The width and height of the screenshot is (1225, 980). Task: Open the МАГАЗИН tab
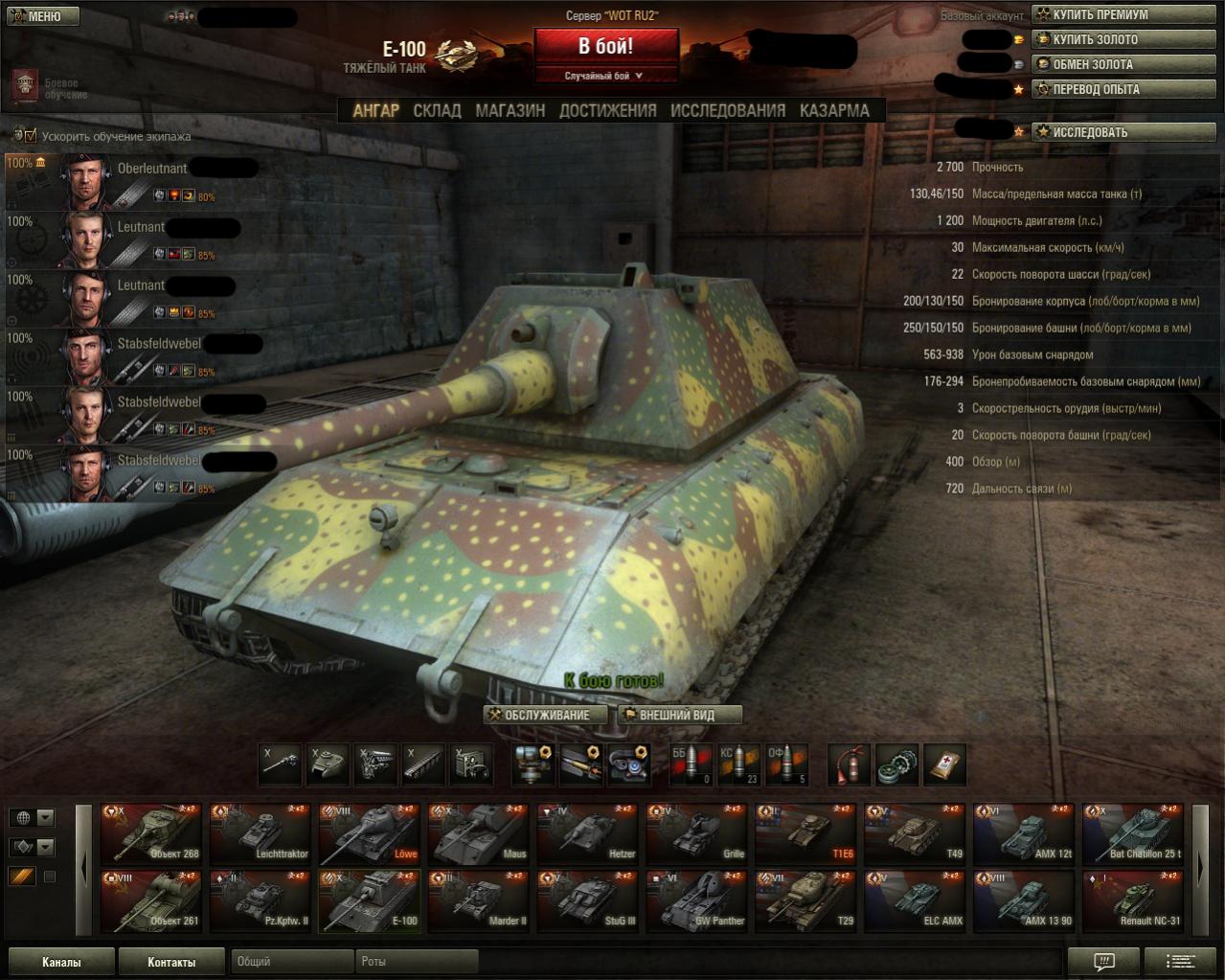510,110
